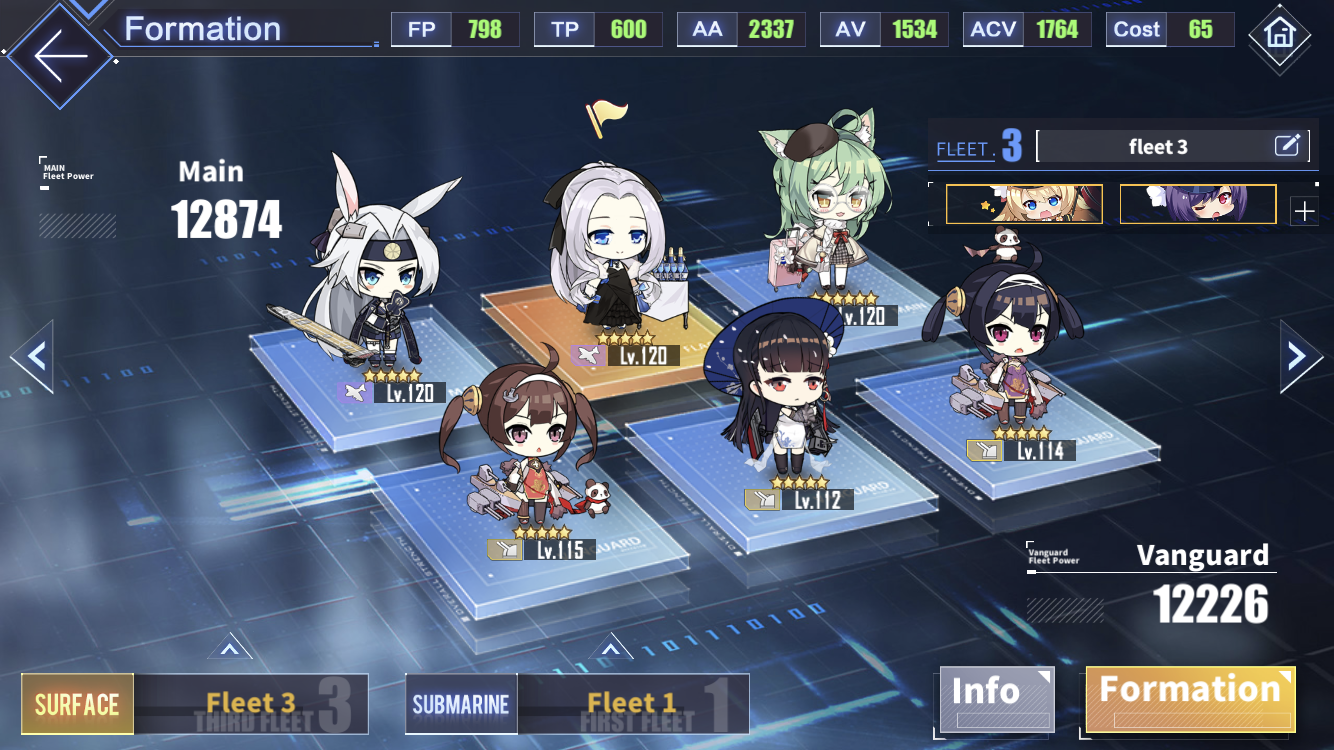Switch to the previous fleet
Screen dimensions: 1334x750
tap(32, 355)
